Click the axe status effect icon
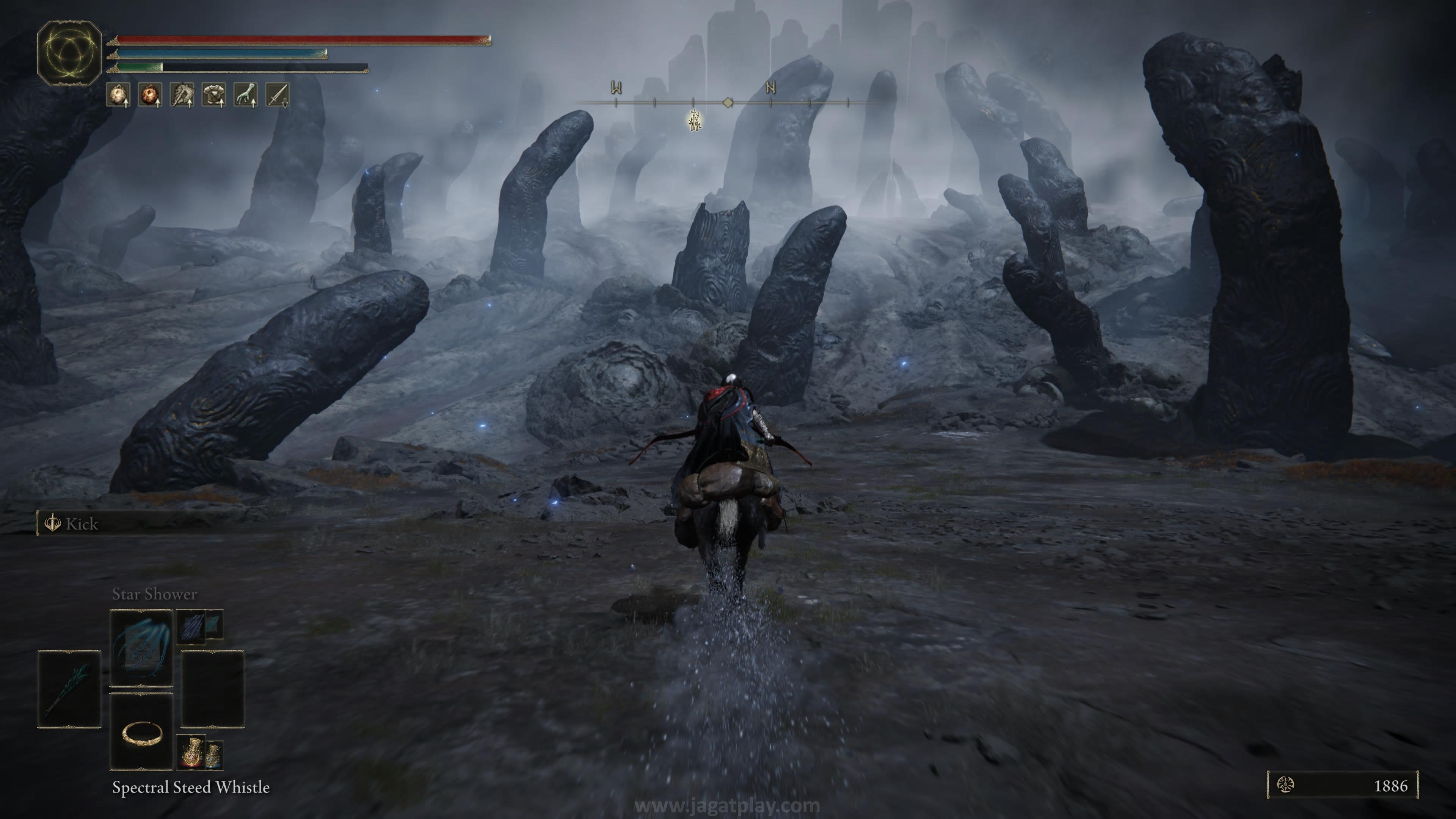The height and width of the screenshot is (819, 1456). (x=182, y=94)
